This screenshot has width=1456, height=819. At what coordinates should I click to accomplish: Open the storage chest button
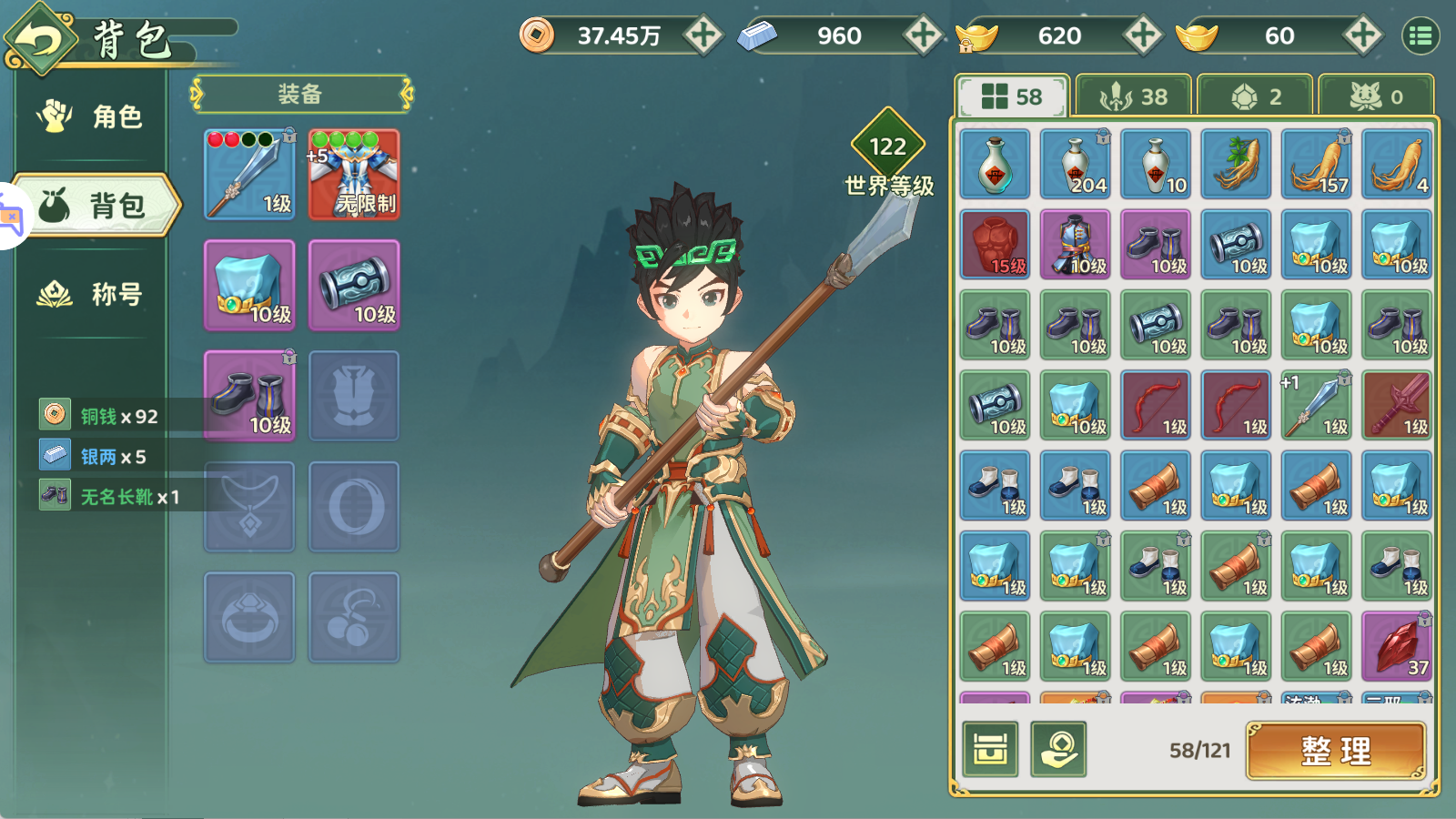pyautogui.click(x=990, y=750)
